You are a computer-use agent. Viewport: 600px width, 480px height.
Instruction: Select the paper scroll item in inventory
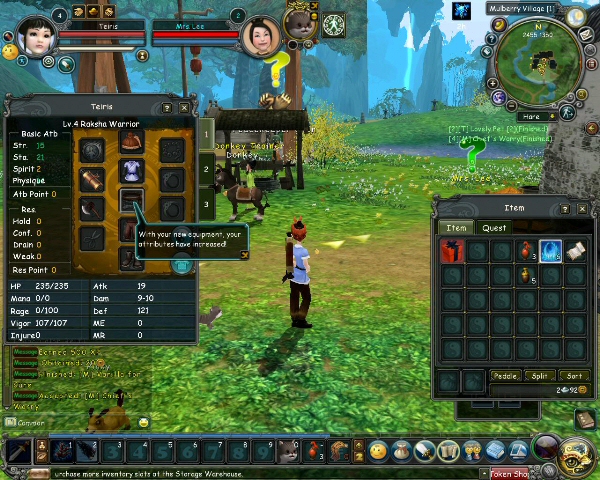(575, 251)
